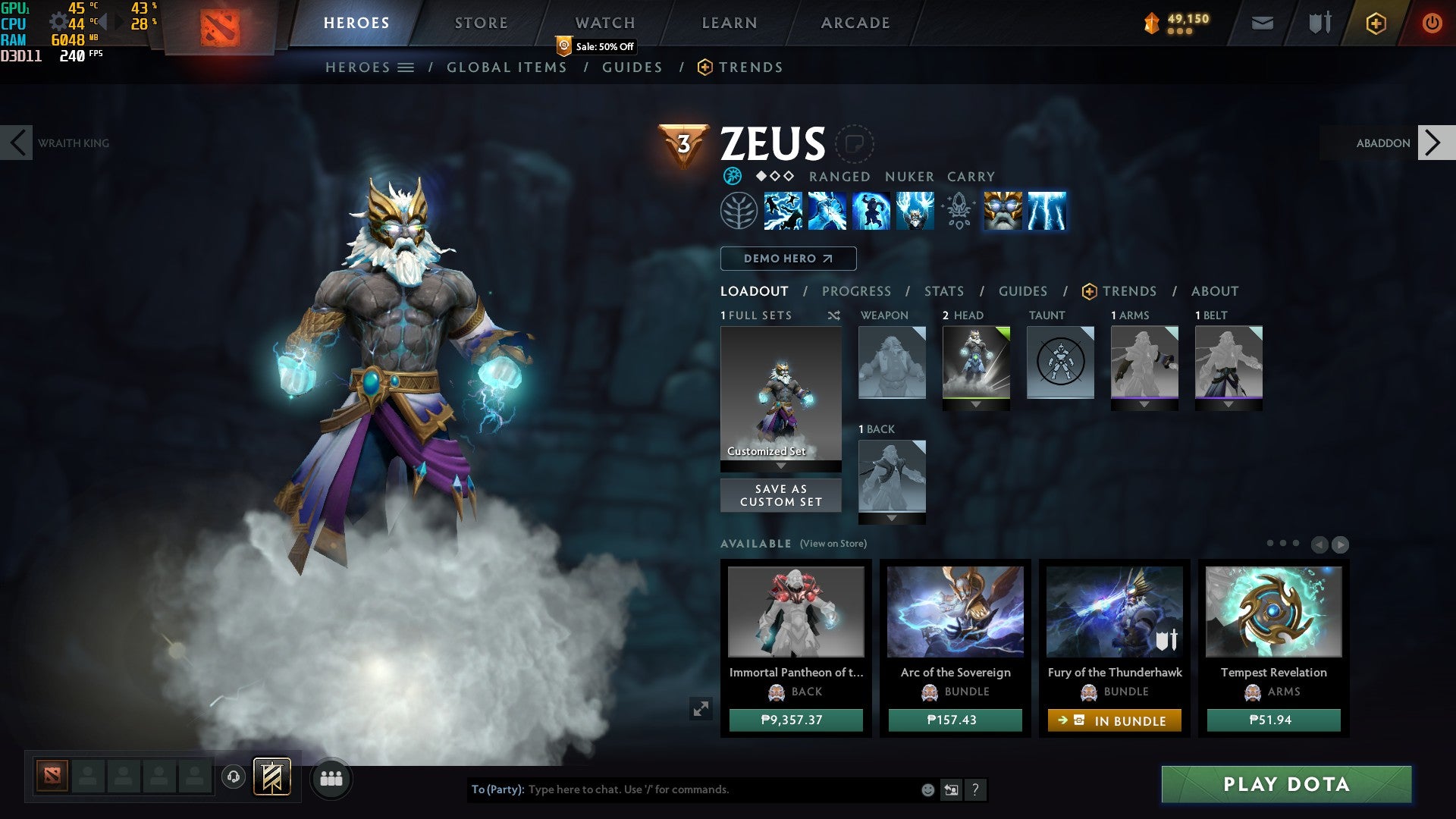Open the notifications mail icon

(x=1261, y=23)
